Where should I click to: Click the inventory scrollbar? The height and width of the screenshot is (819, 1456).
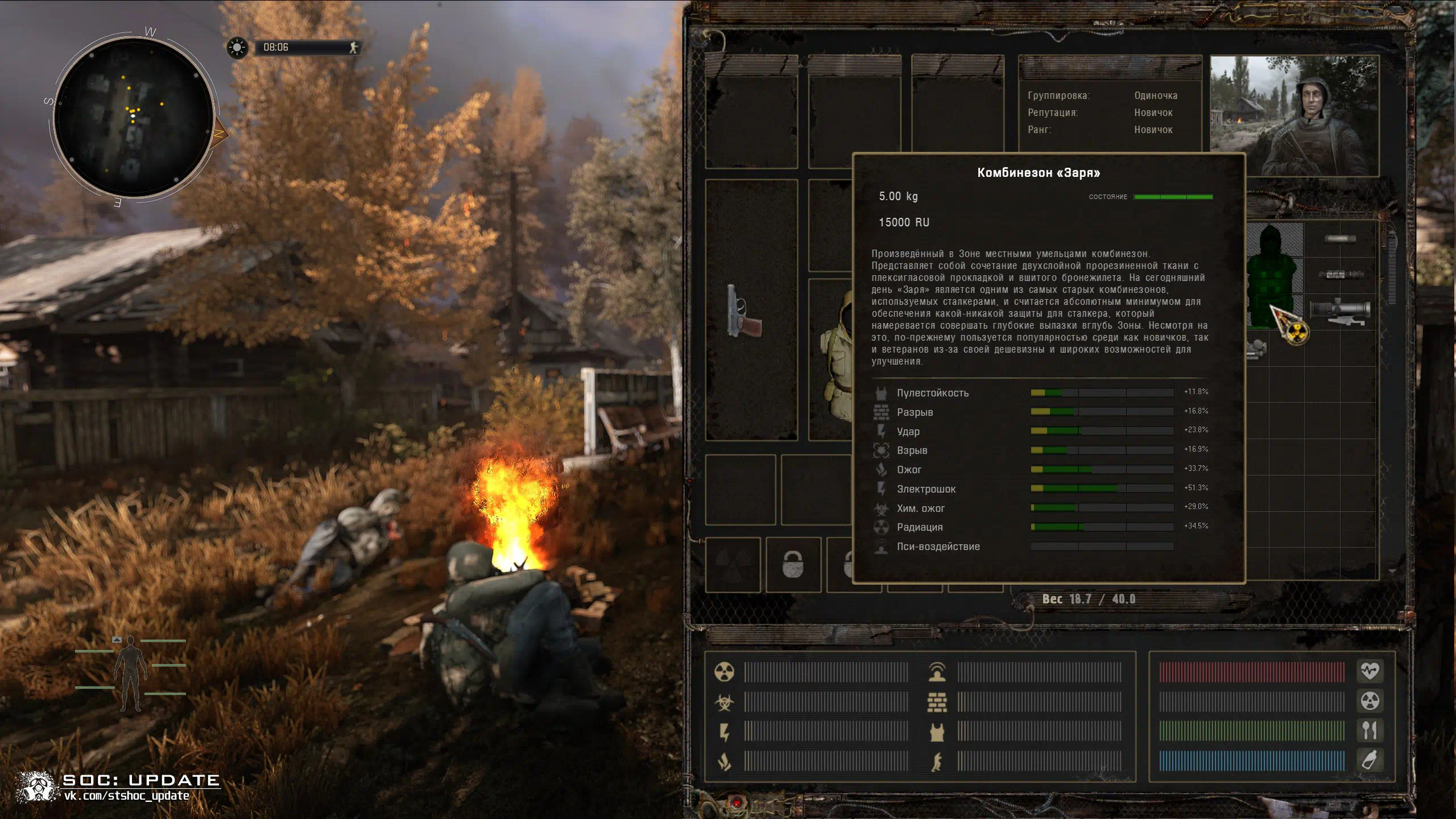pos(1392,398)
